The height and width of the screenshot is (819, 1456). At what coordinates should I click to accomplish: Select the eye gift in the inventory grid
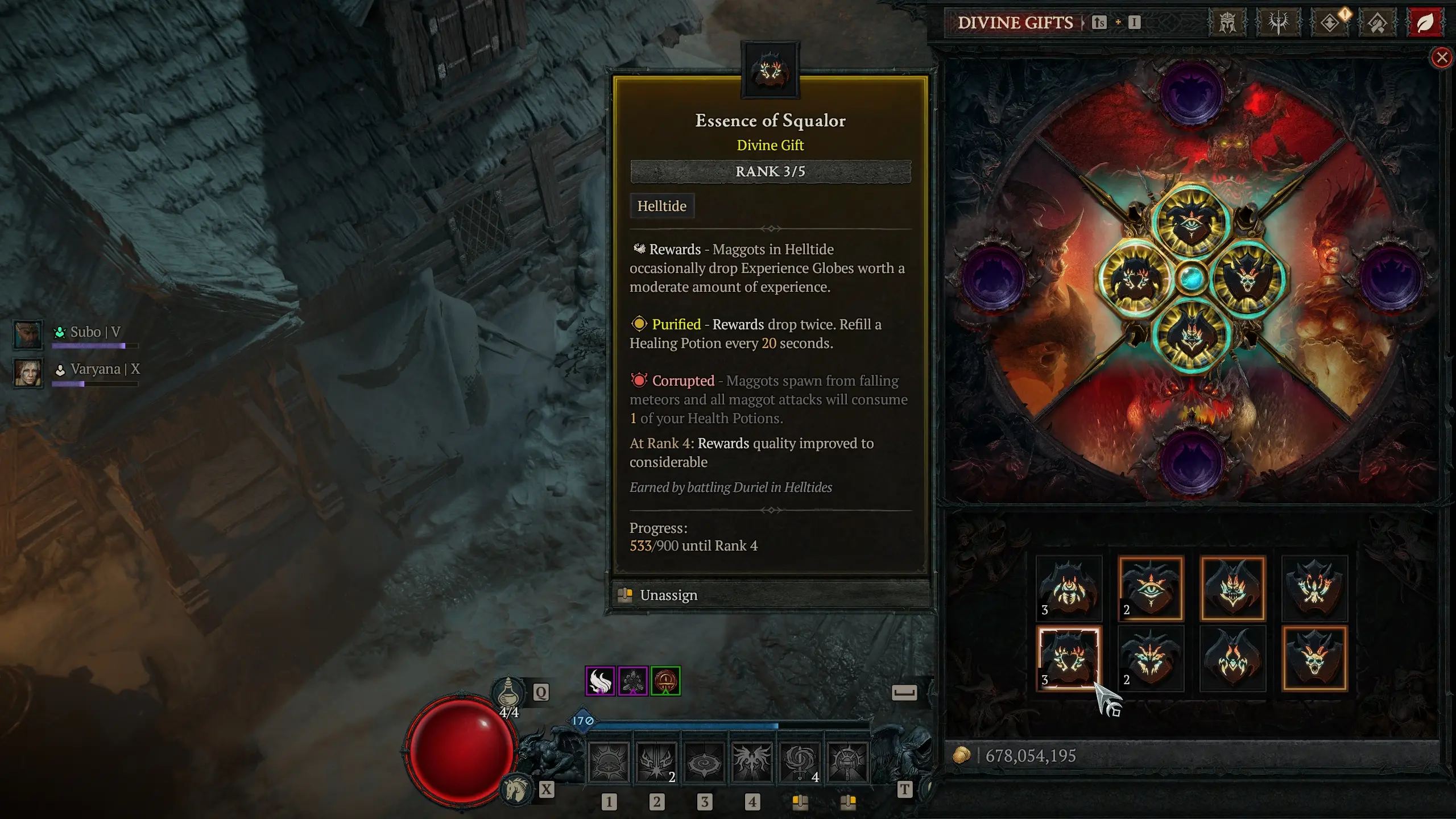tap(1151, 588)
